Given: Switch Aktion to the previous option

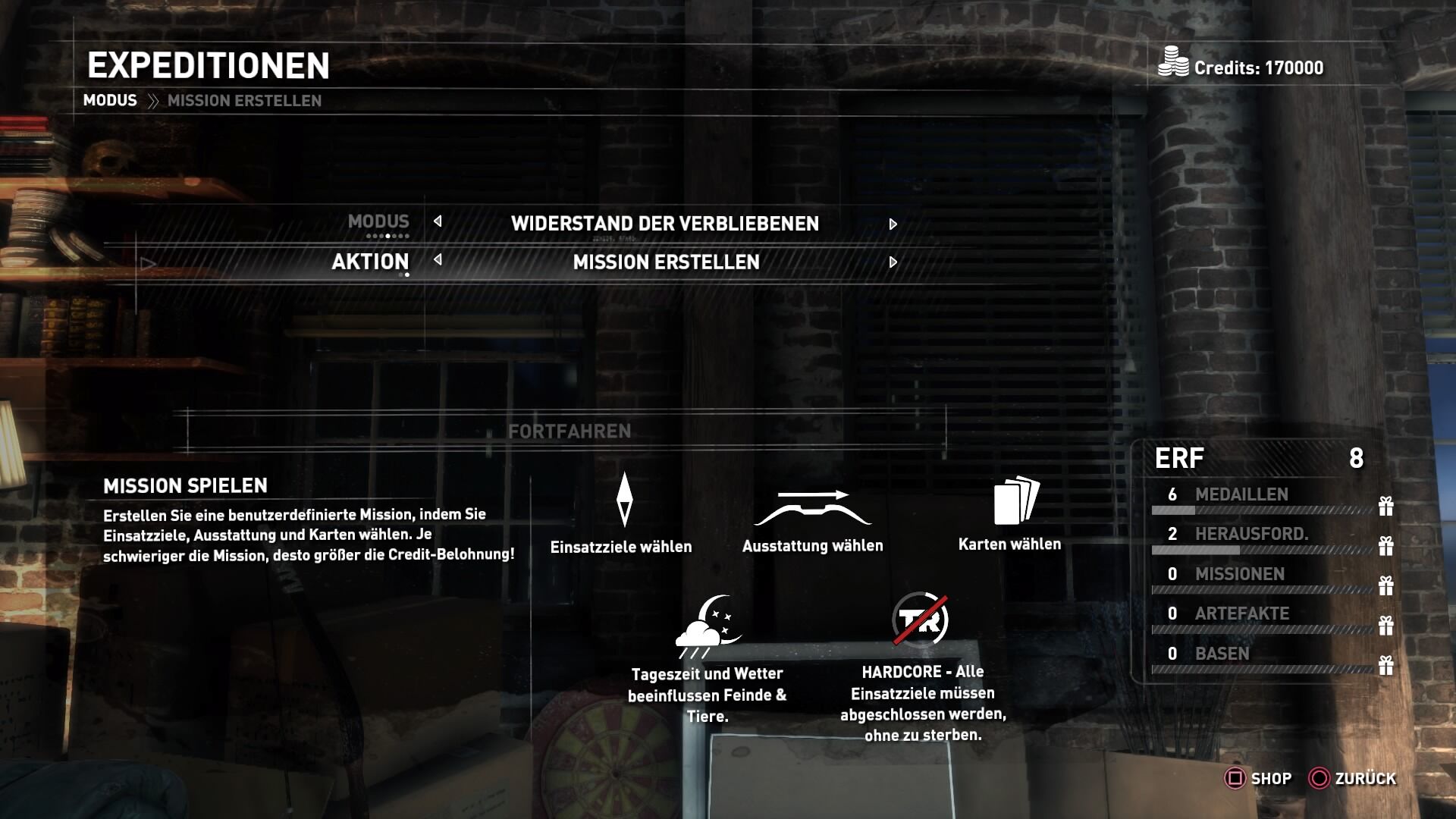Looking at the screenshot, I should click(438, 260).
